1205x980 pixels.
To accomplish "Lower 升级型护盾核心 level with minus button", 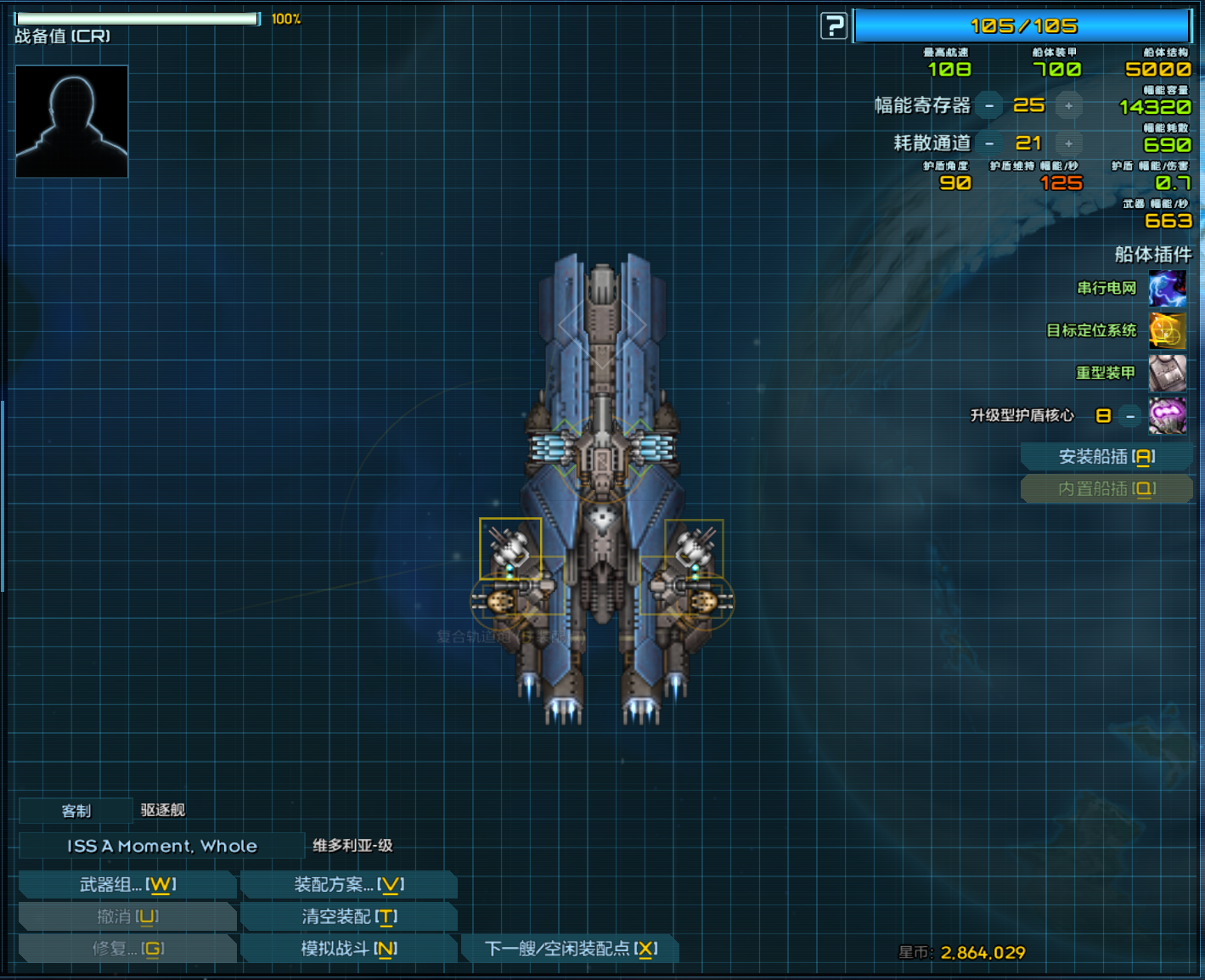I will click(1129, 416).
